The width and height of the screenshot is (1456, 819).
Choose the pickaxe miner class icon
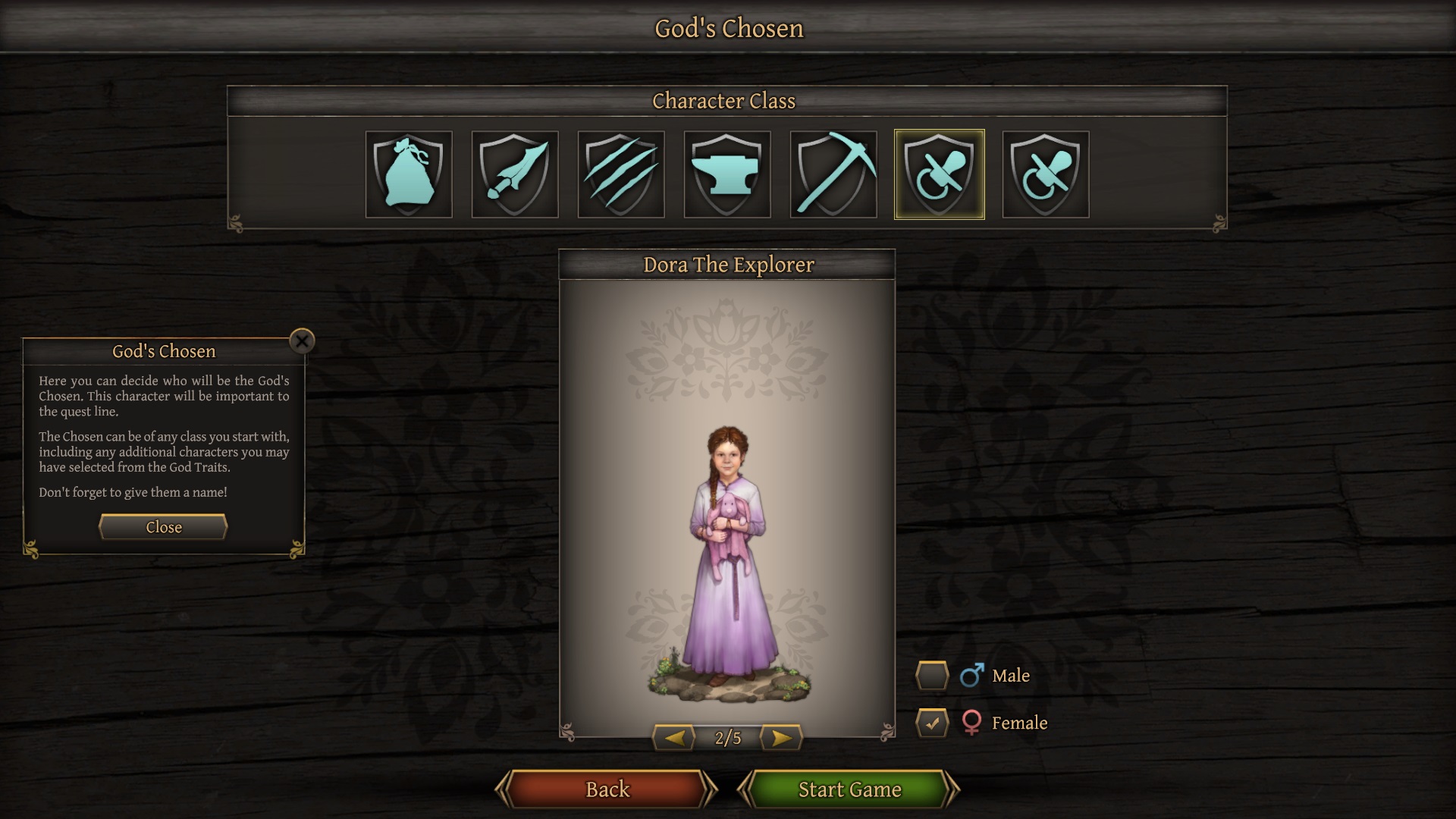tap(833, 174)
